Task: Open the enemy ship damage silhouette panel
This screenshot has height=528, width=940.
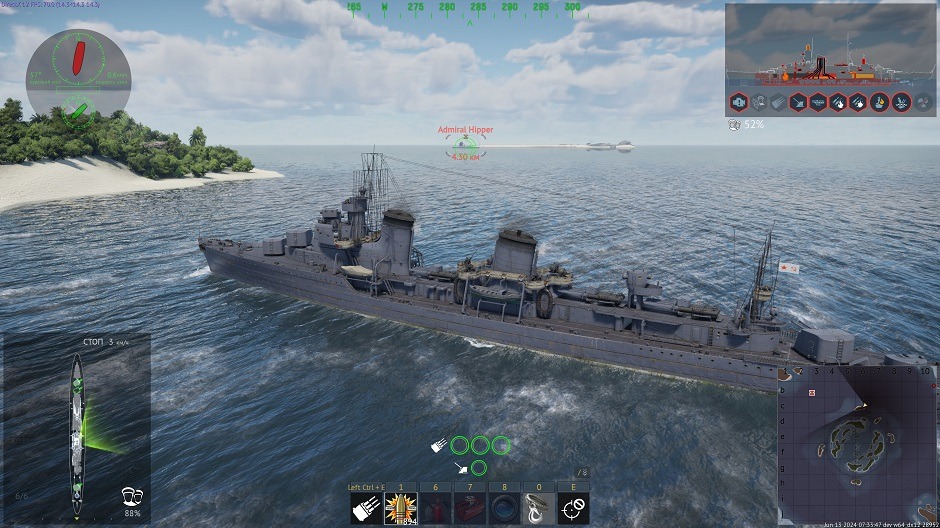Action: (830, 47)
